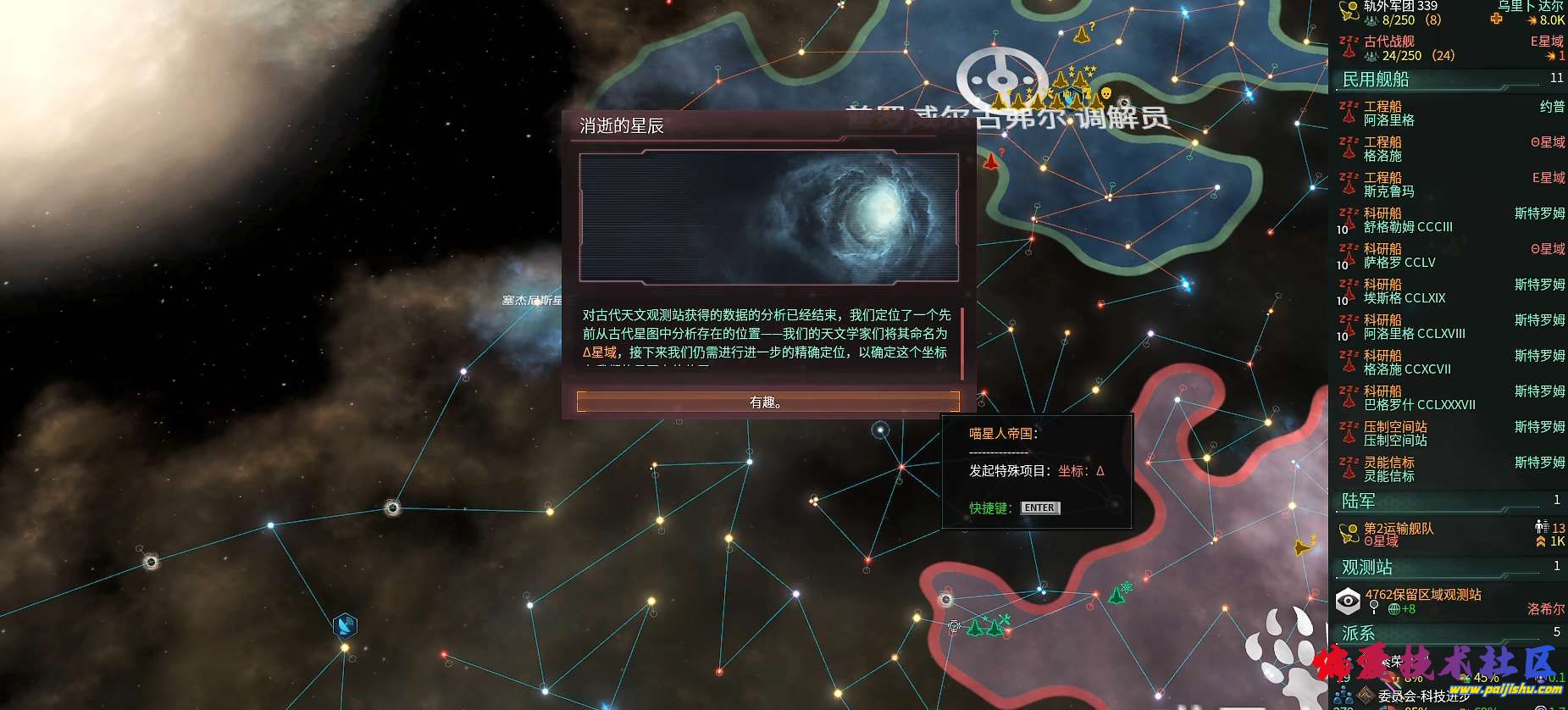The height and width of the screenshot is (710, 1568).
Task: Confirm the event with the 有趣 button
Action: (767, 402)
